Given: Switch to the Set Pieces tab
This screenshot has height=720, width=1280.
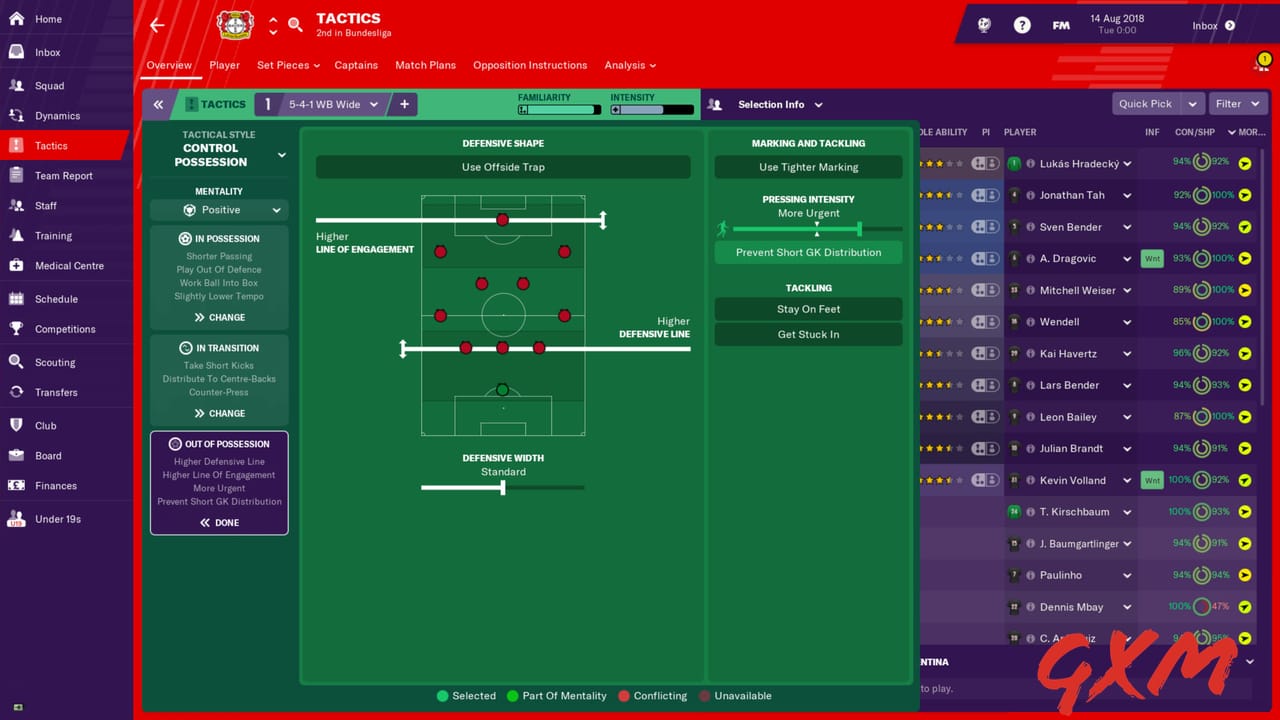Looking at the screenshot, I should point(283,65).
